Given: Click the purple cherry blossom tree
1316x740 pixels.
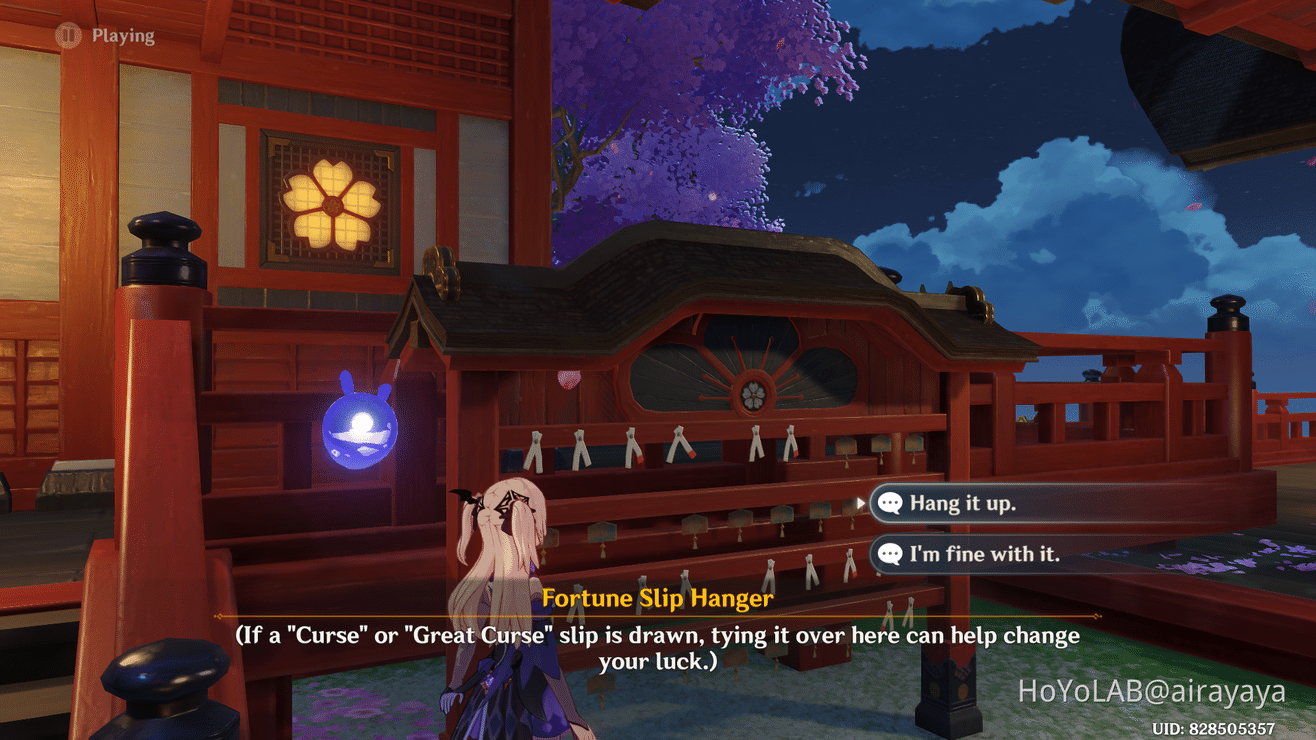Looking at the screenshot, I should click(x=650, y=110).
